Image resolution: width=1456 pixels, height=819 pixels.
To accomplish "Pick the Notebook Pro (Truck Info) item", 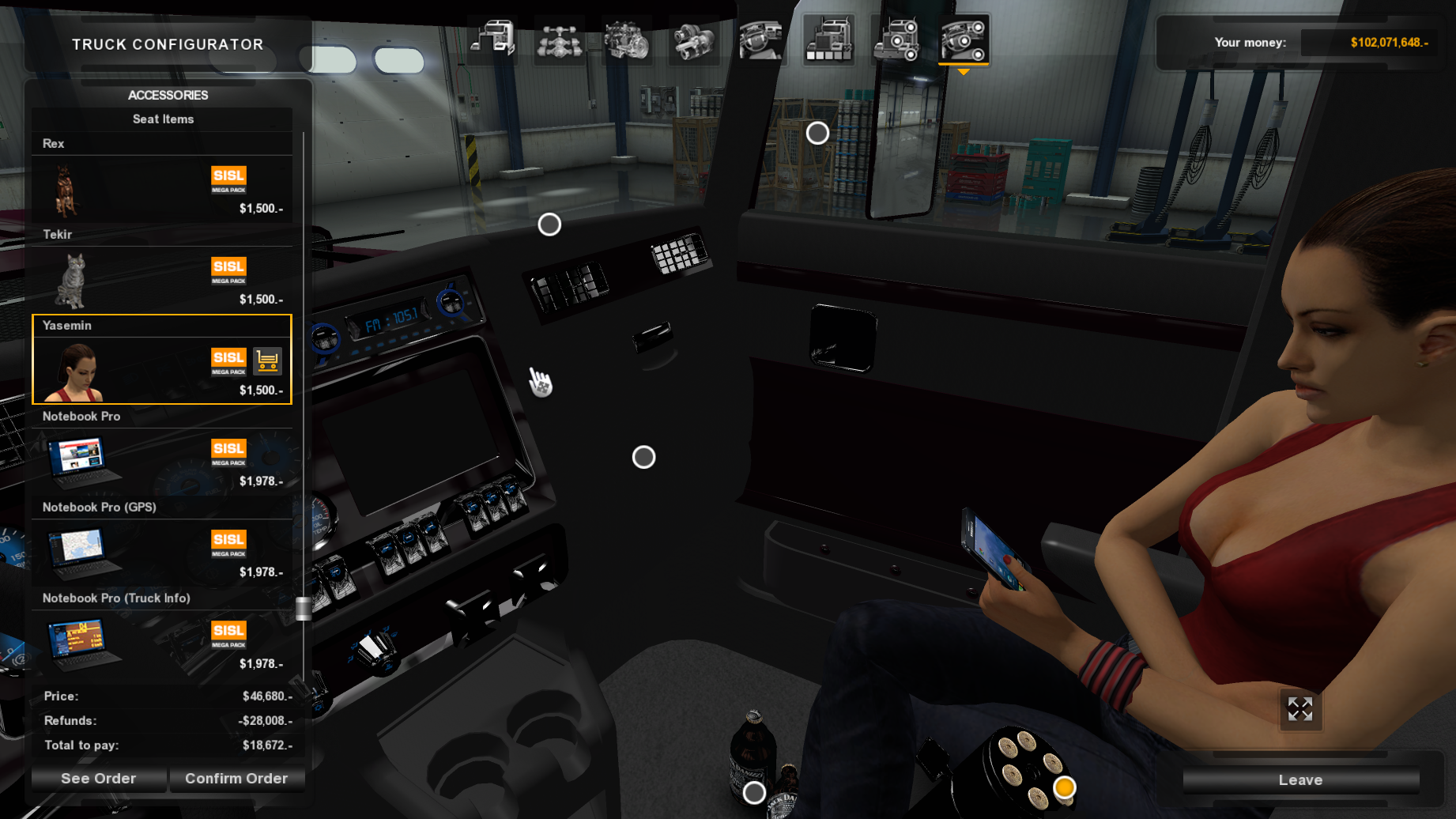I will pyautogui.click(x=162, y=643).
